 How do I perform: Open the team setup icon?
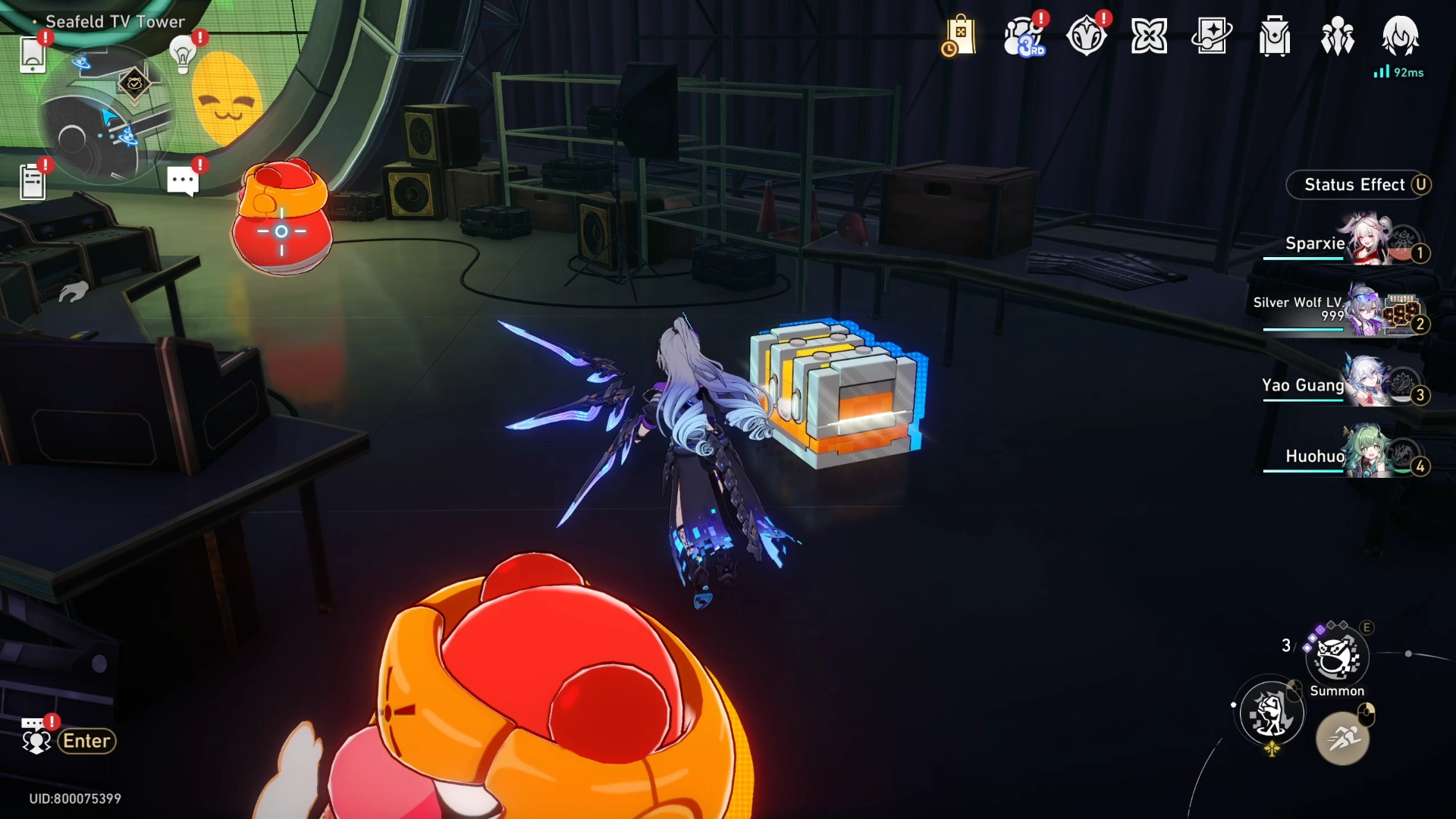[x=1338, y=36]
